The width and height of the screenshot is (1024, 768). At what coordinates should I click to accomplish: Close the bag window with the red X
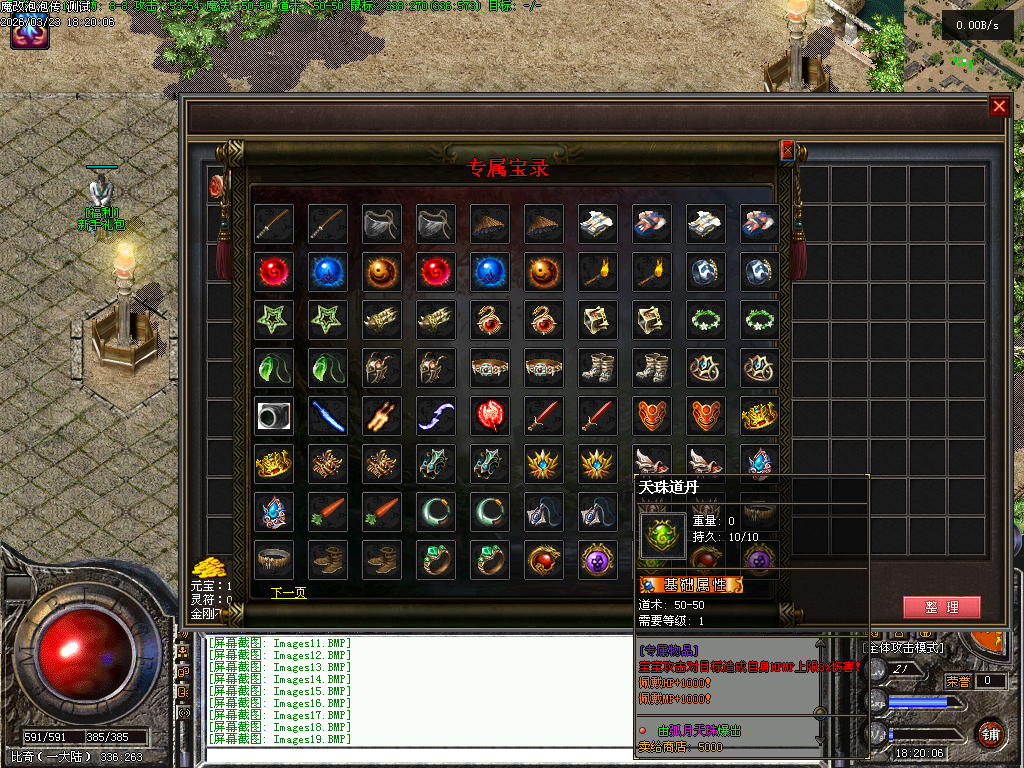[998, 106]
